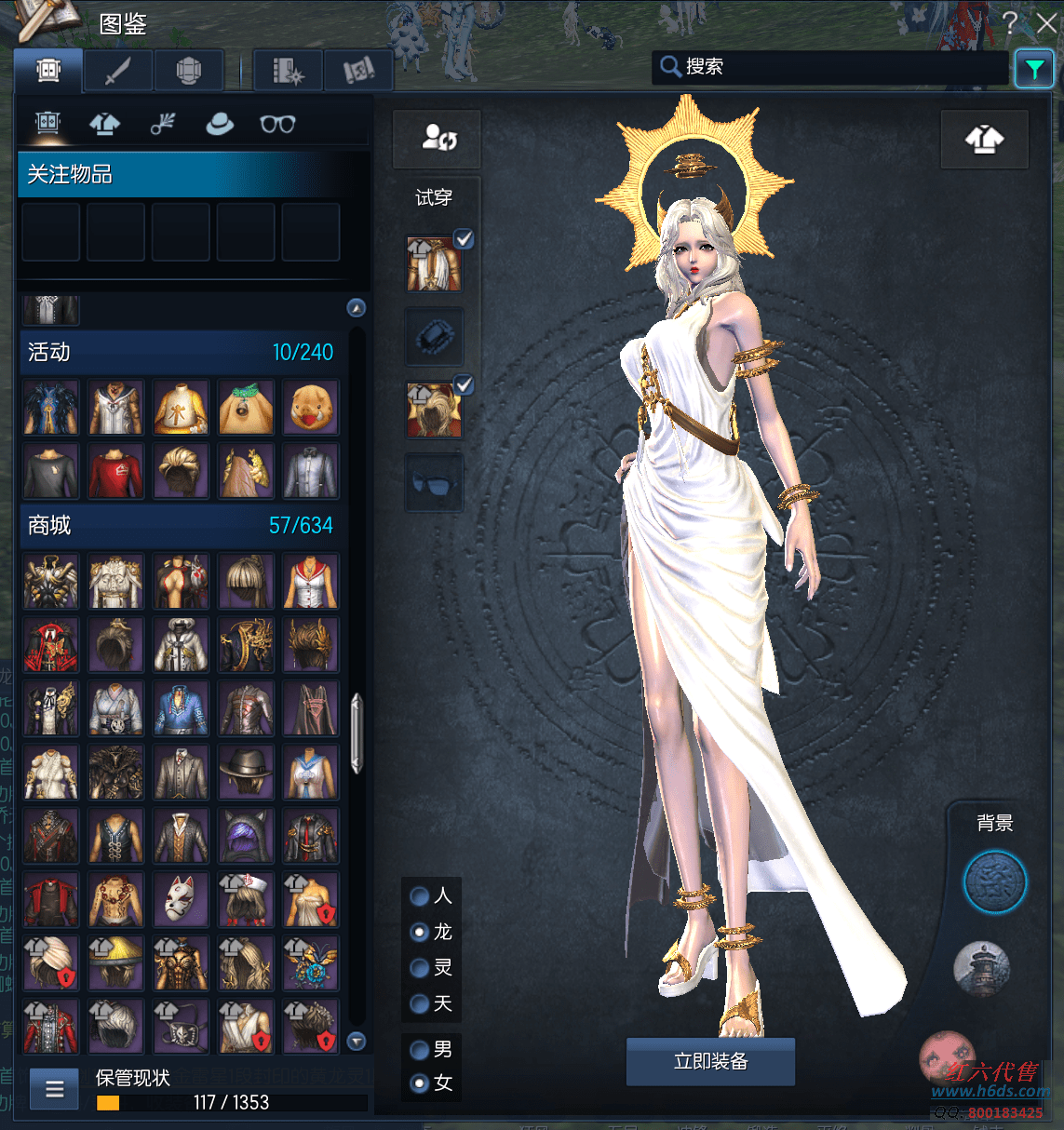Image resolution: width=1064 pixels, height=1130 pixels.
Task: Close the 图鉴 window
Action: click(x=1047, y=23)
